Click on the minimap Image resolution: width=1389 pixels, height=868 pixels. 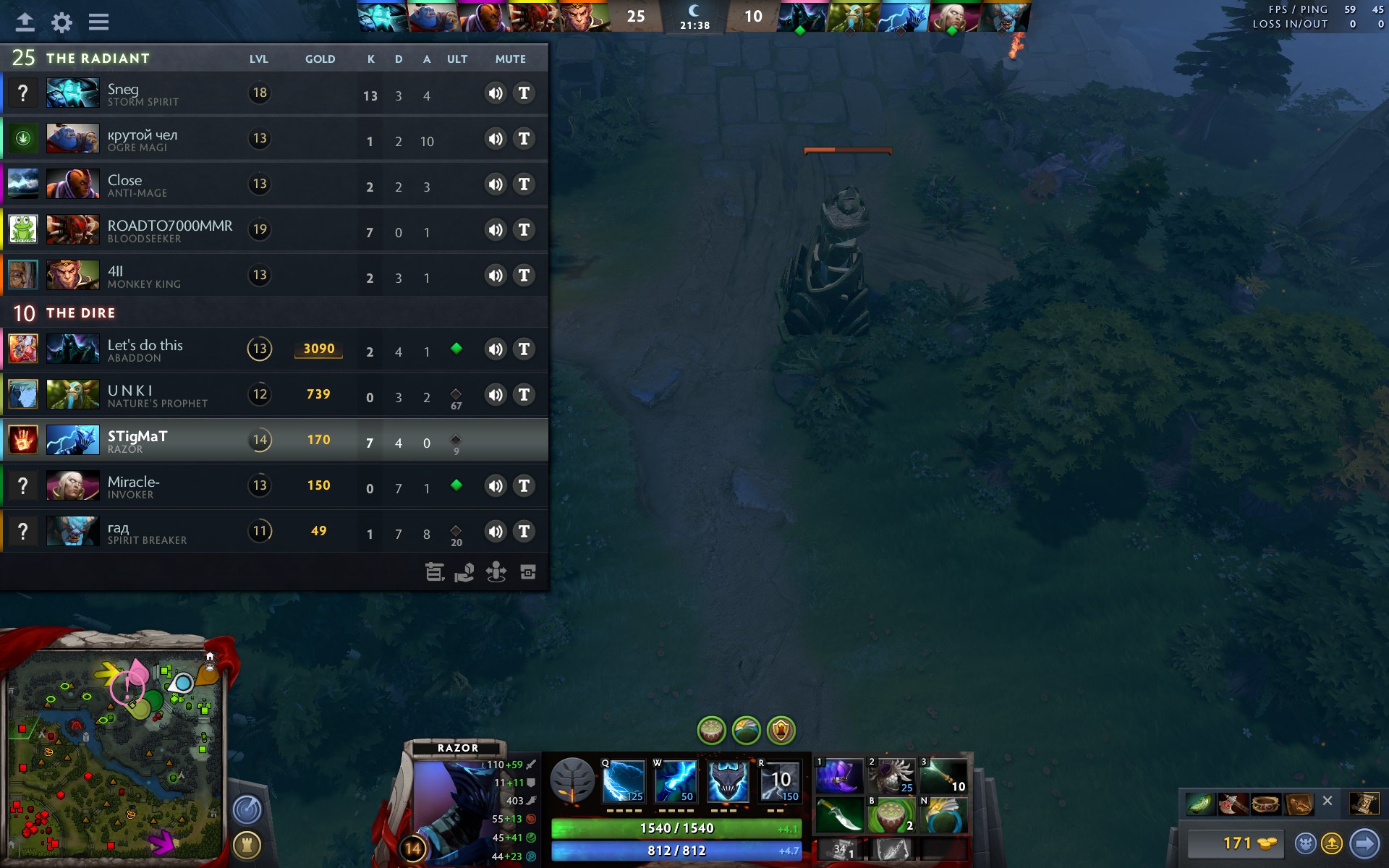(116, 752)
